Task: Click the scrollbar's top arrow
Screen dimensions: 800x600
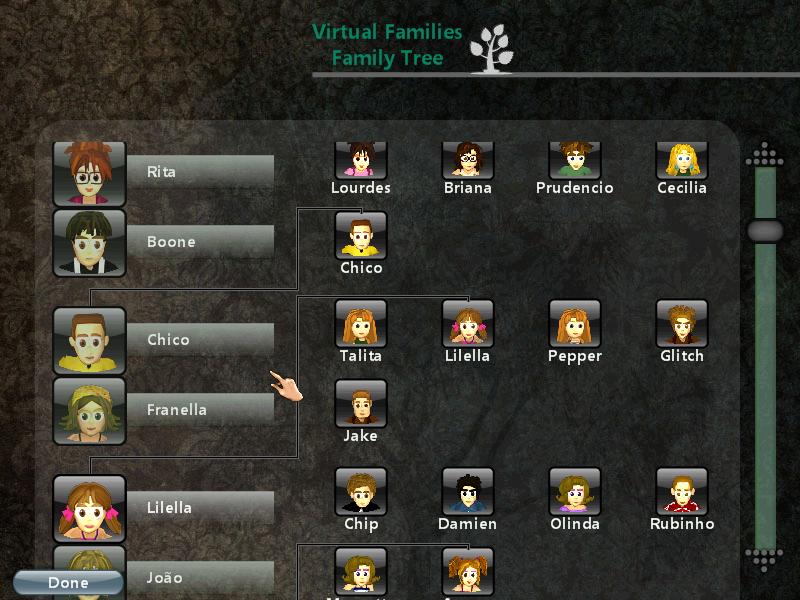Action: [765, 155]
